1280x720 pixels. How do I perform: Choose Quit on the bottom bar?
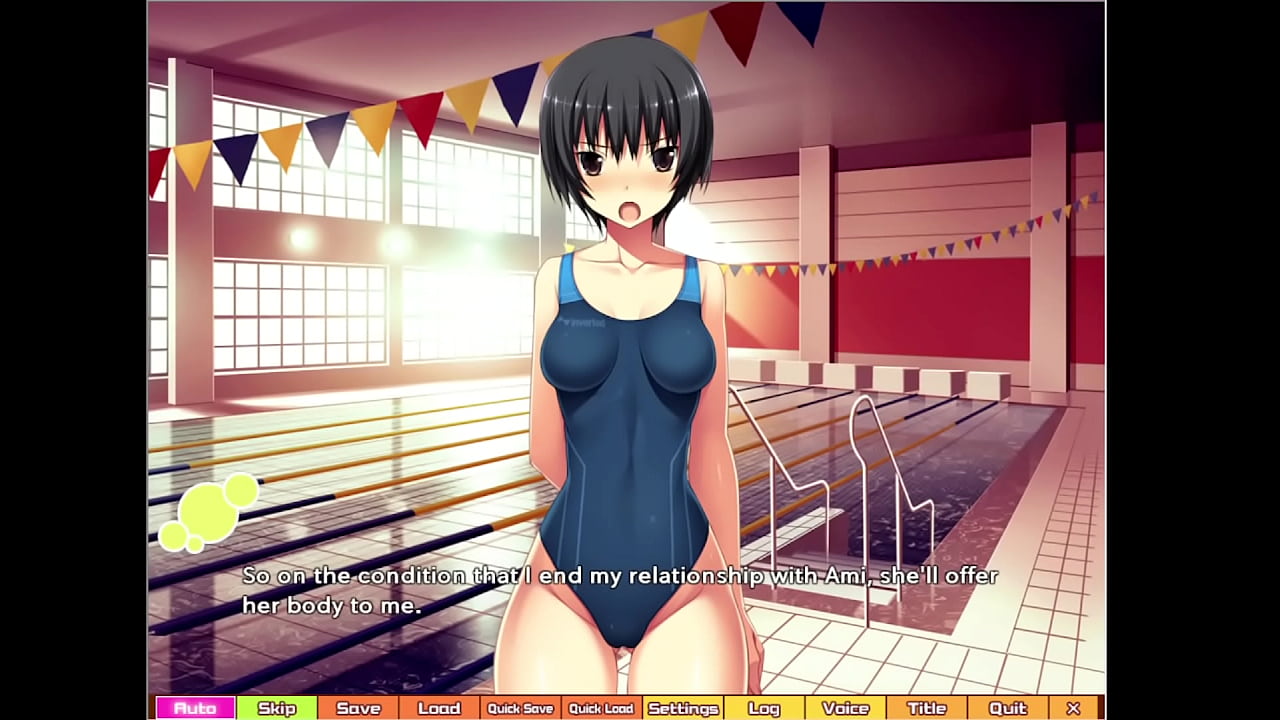point(1007,708)
